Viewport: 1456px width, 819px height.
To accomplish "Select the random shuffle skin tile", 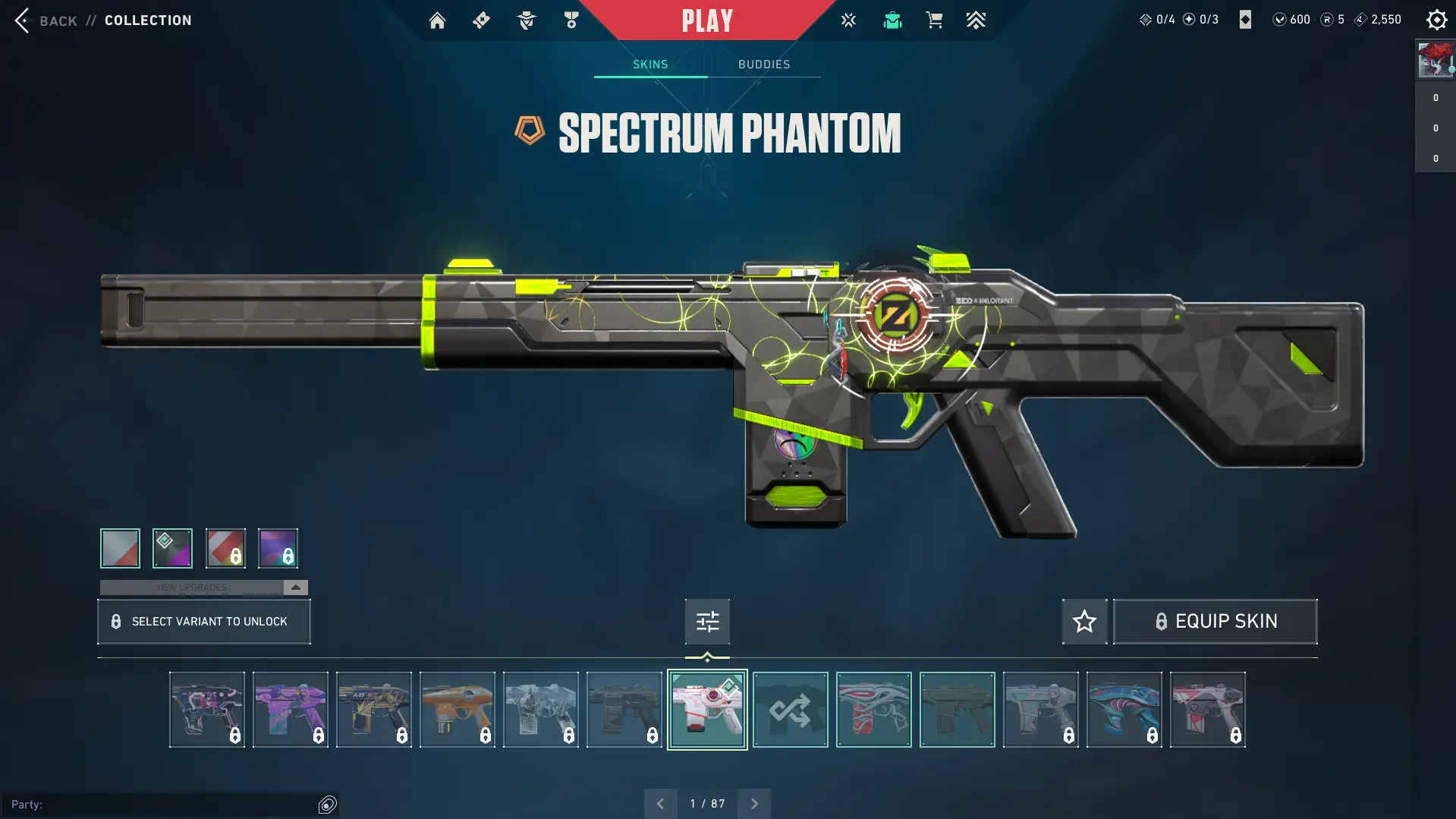I will (x=790, y=710).
